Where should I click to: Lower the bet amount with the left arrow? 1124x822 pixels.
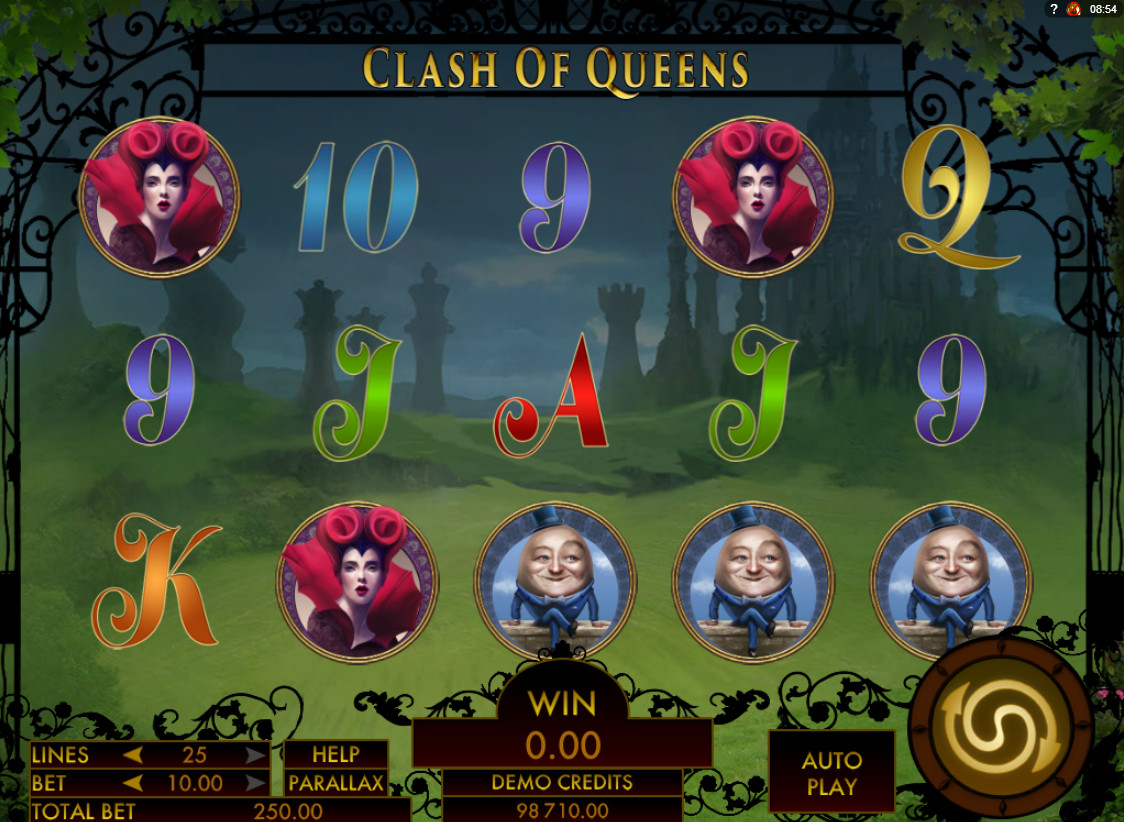(x=132, y=783)
